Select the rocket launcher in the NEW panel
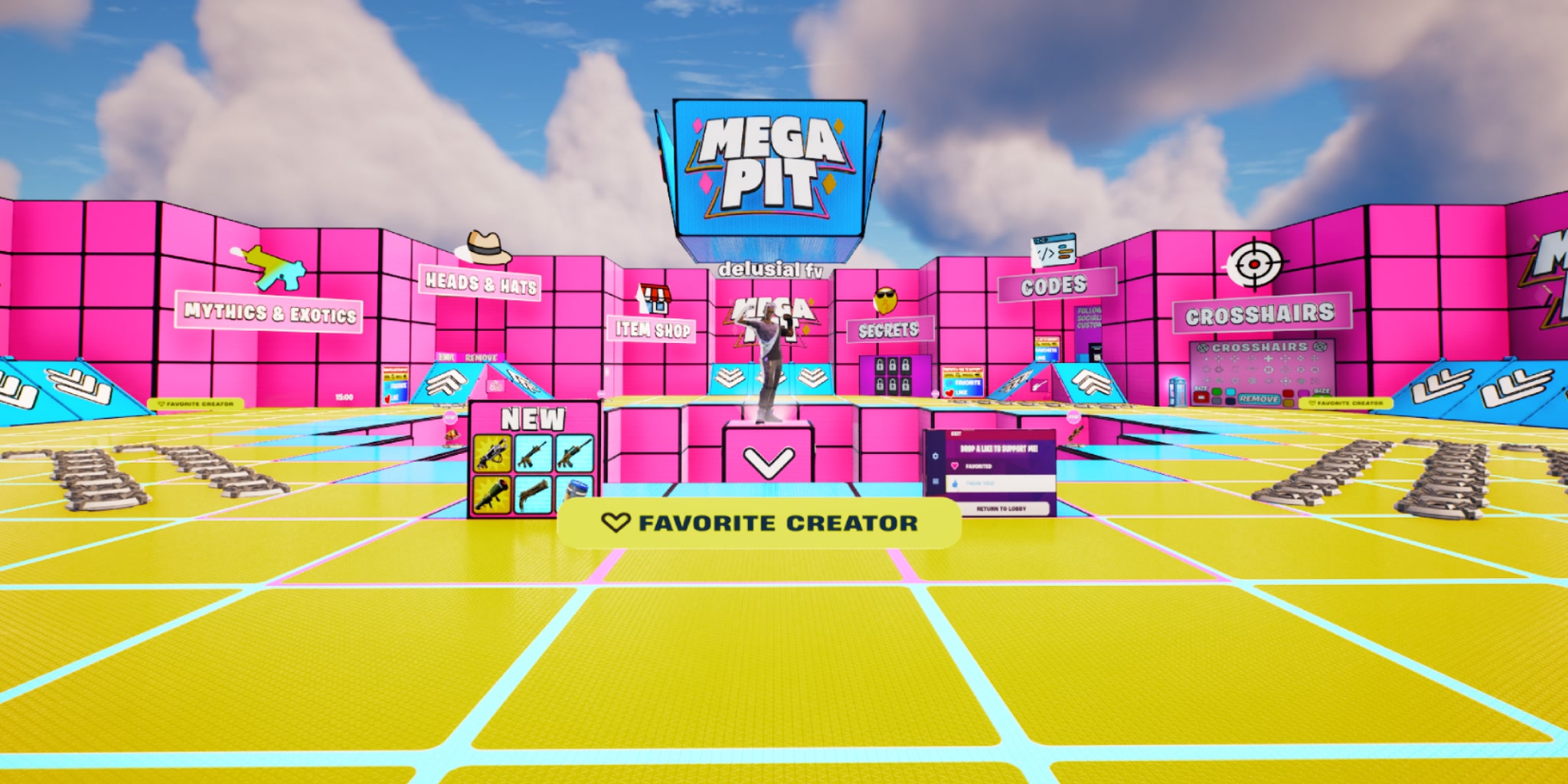The image size is (1568, 784). (x=491, y=494)
